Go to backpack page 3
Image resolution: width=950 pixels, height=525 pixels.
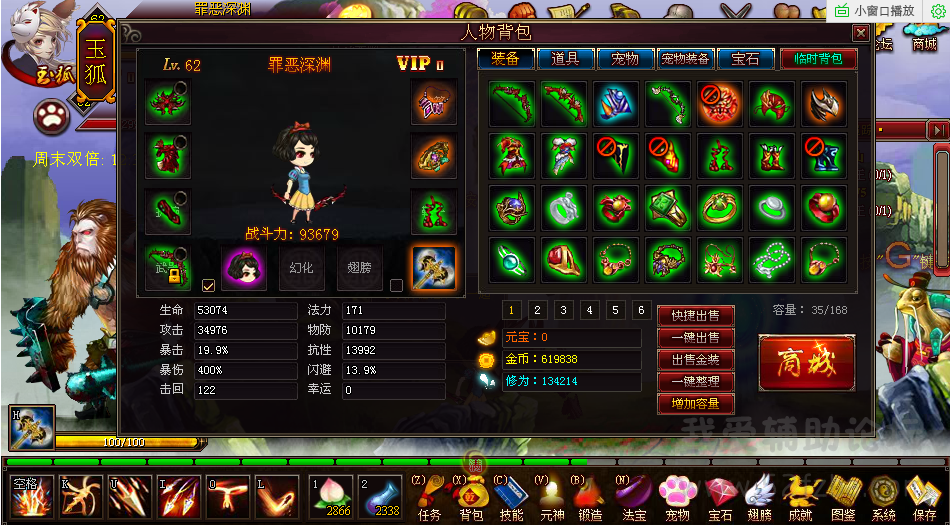coord(564,310)
